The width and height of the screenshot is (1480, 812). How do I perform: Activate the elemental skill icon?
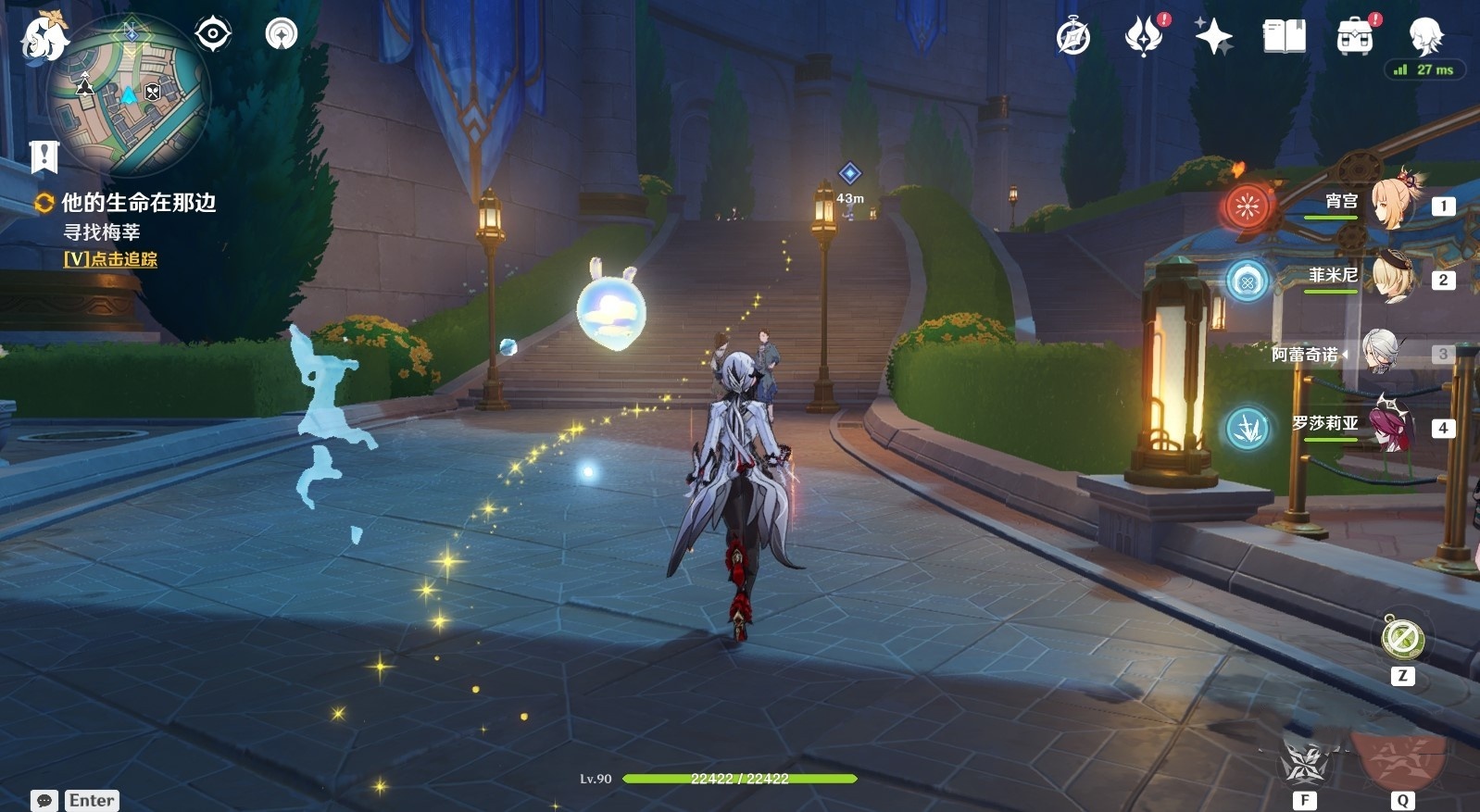(1304, 765)
